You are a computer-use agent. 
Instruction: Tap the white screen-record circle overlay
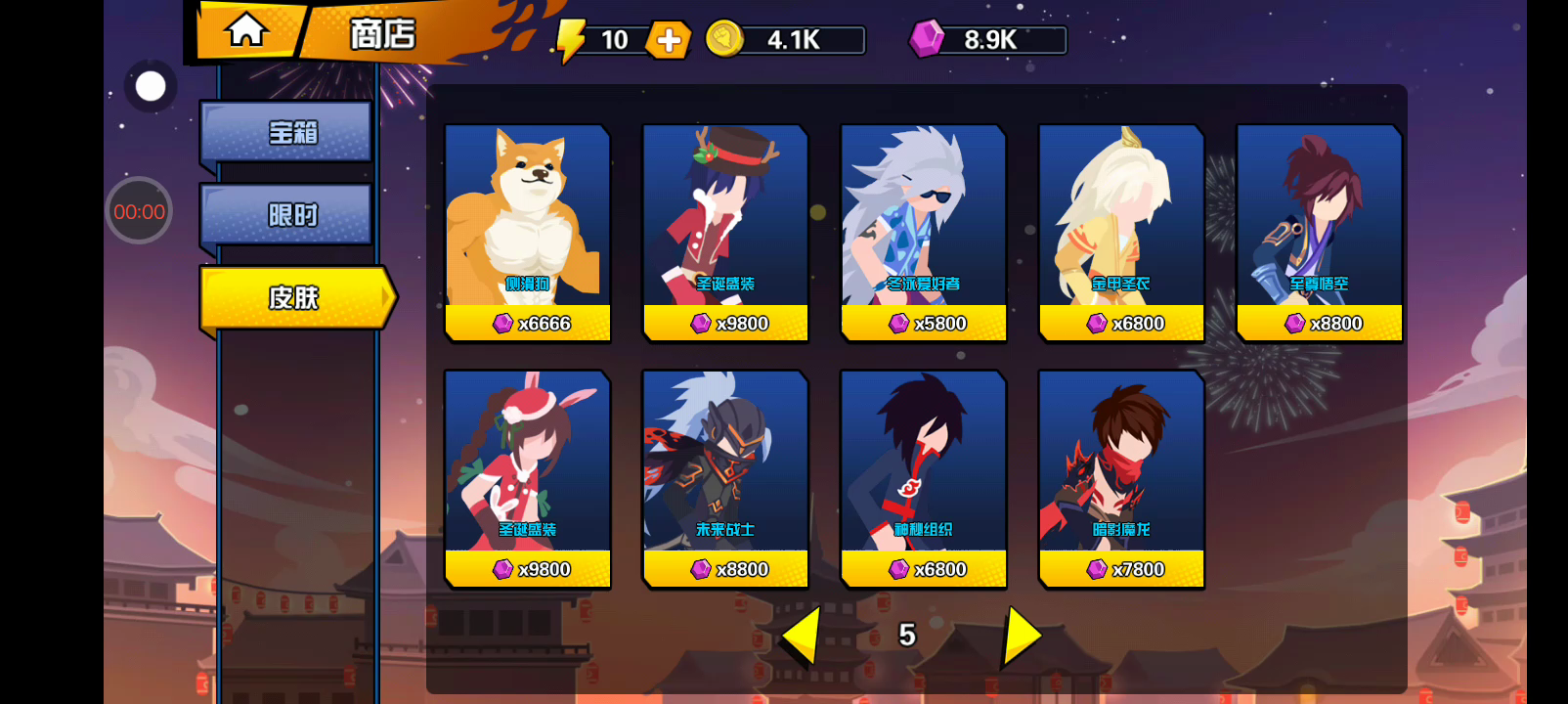[x=151, y=87]
